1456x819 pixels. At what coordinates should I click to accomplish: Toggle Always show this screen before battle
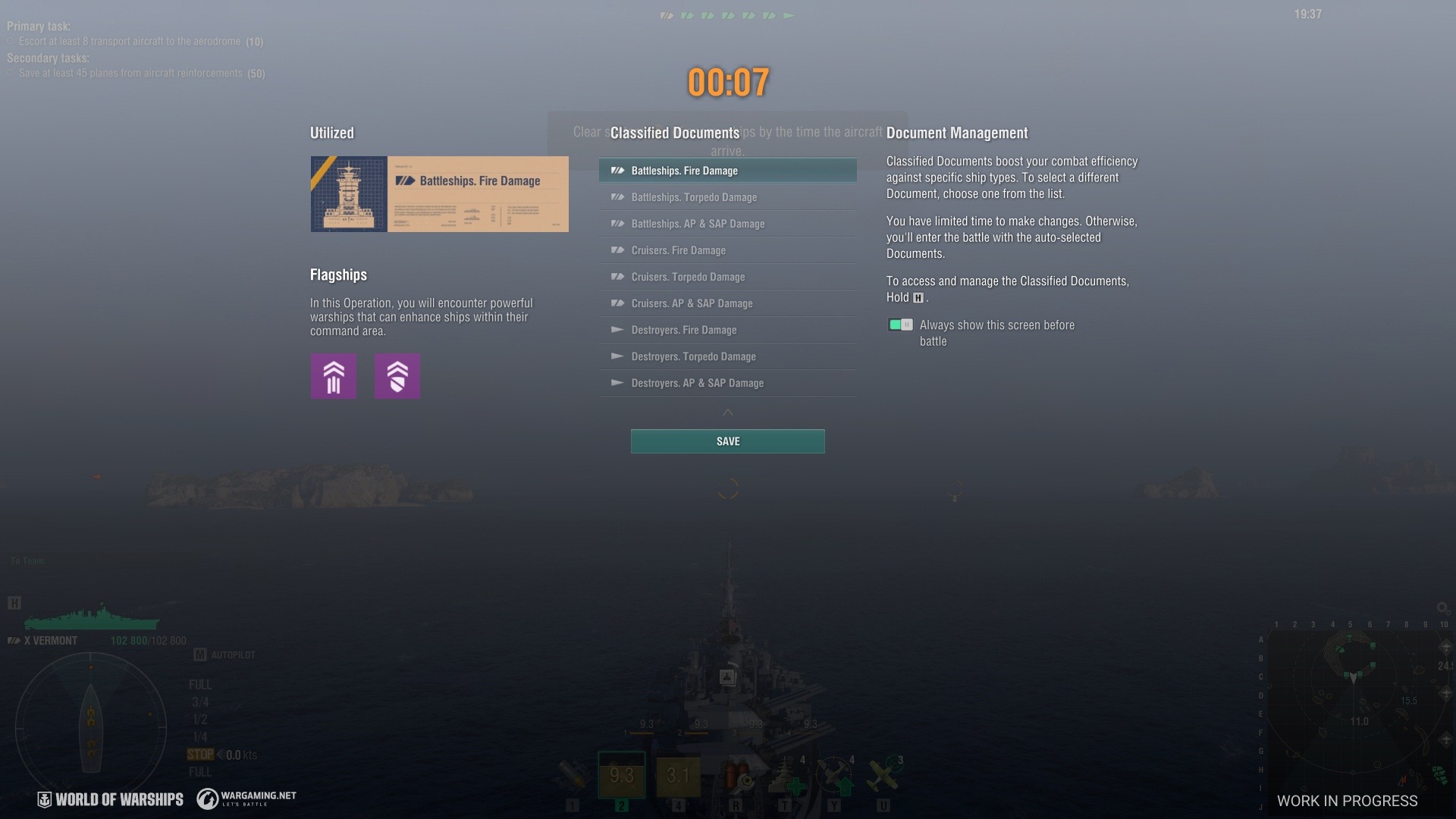coord(900,325)
